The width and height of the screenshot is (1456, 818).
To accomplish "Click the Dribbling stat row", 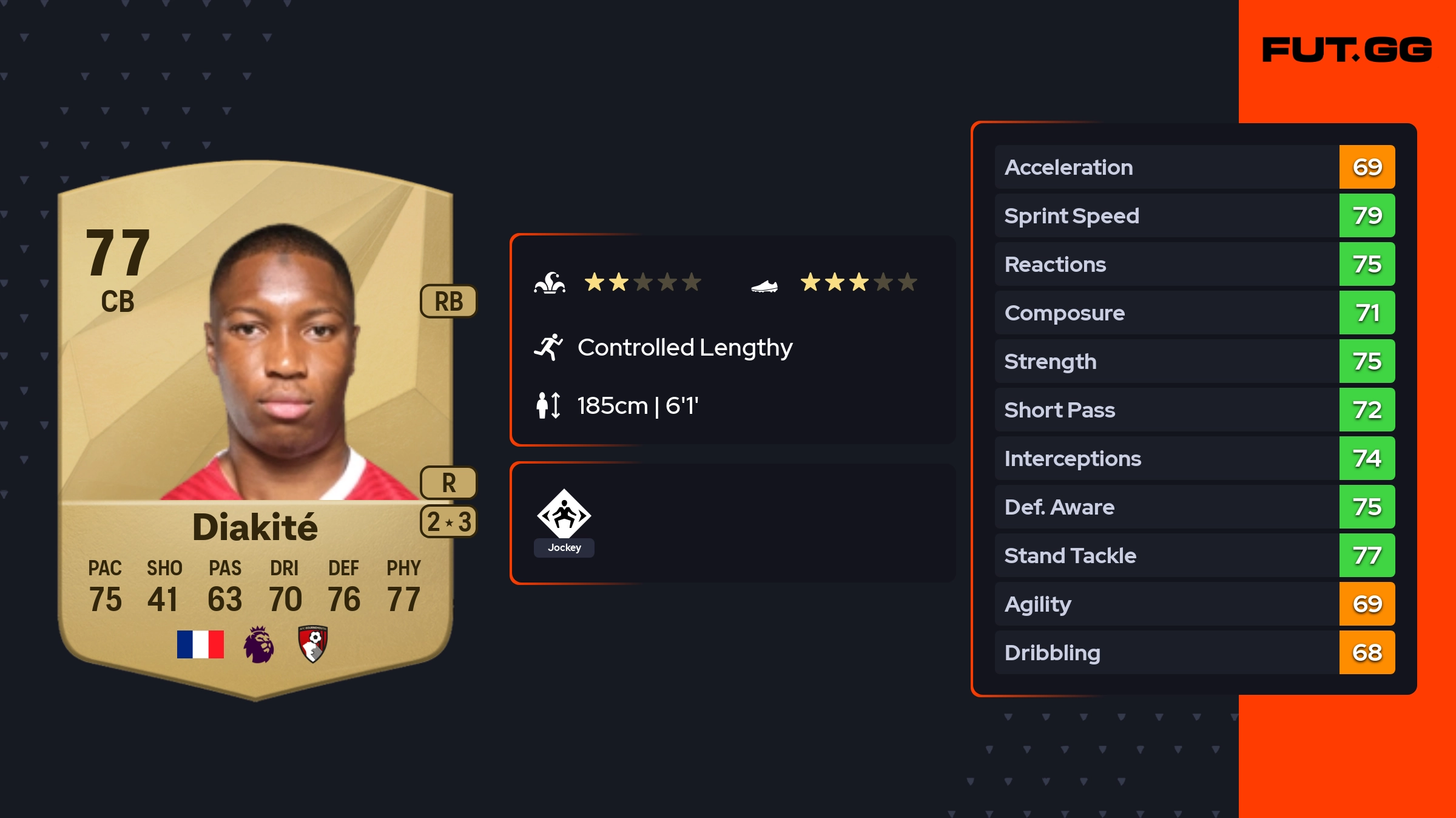I will click(x=1194, y=652).
